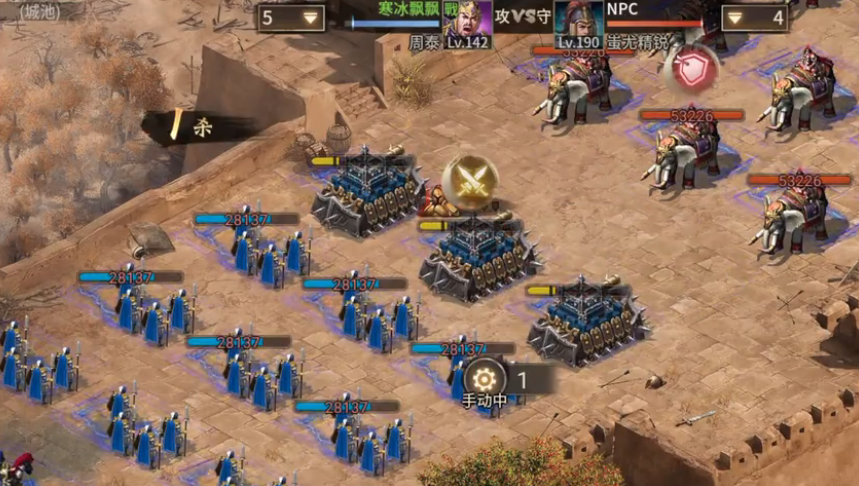Open the attacker troop count dropdown showing 5

coord(291,17)
